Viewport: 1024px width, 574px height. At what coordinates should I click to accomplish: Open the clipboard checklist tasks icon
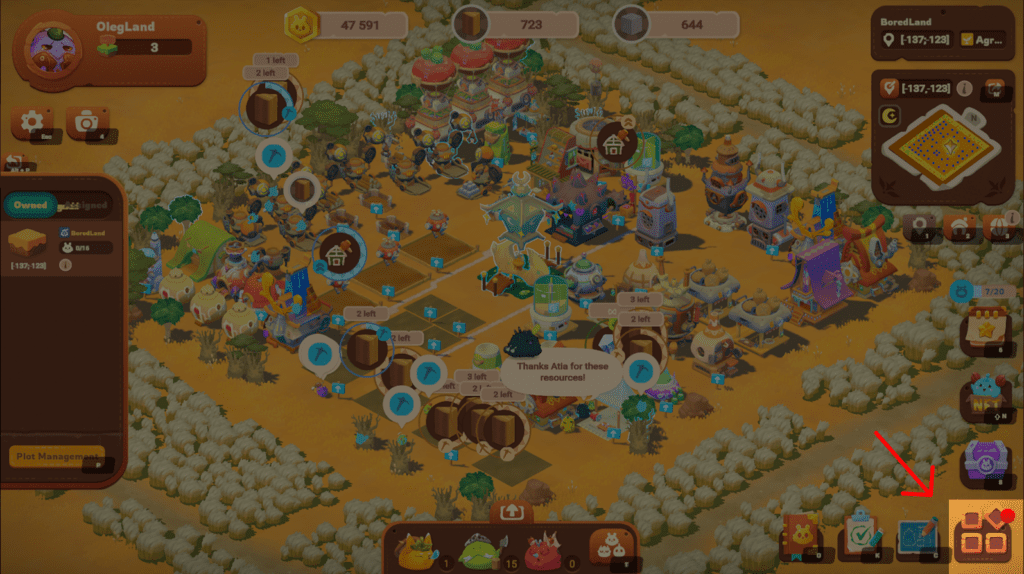click(x=860, y=539)
